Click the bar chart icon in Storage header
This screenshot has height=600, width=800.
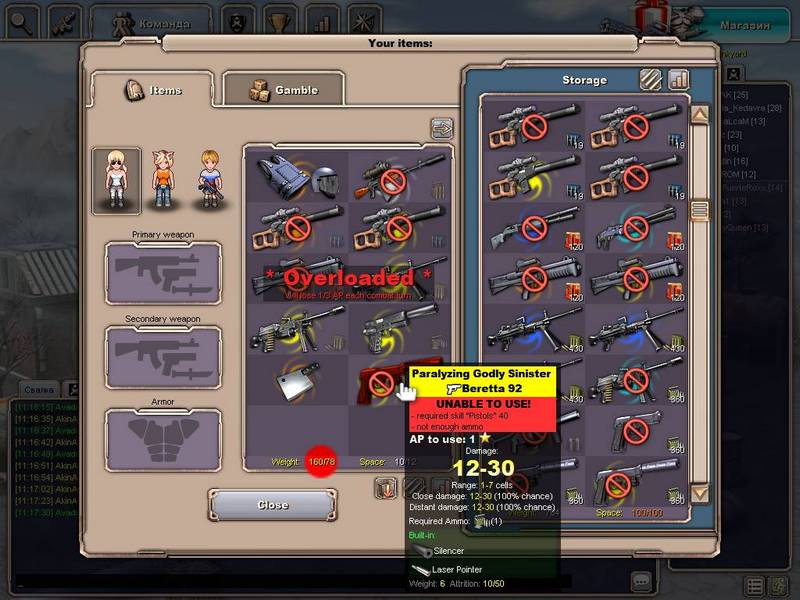[x=679, y=79]
